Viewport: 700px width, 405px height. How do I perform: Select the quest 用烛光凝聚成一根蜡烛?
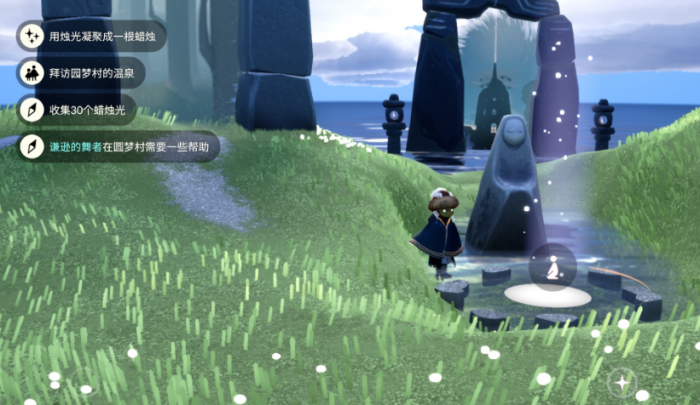(92, 37)
